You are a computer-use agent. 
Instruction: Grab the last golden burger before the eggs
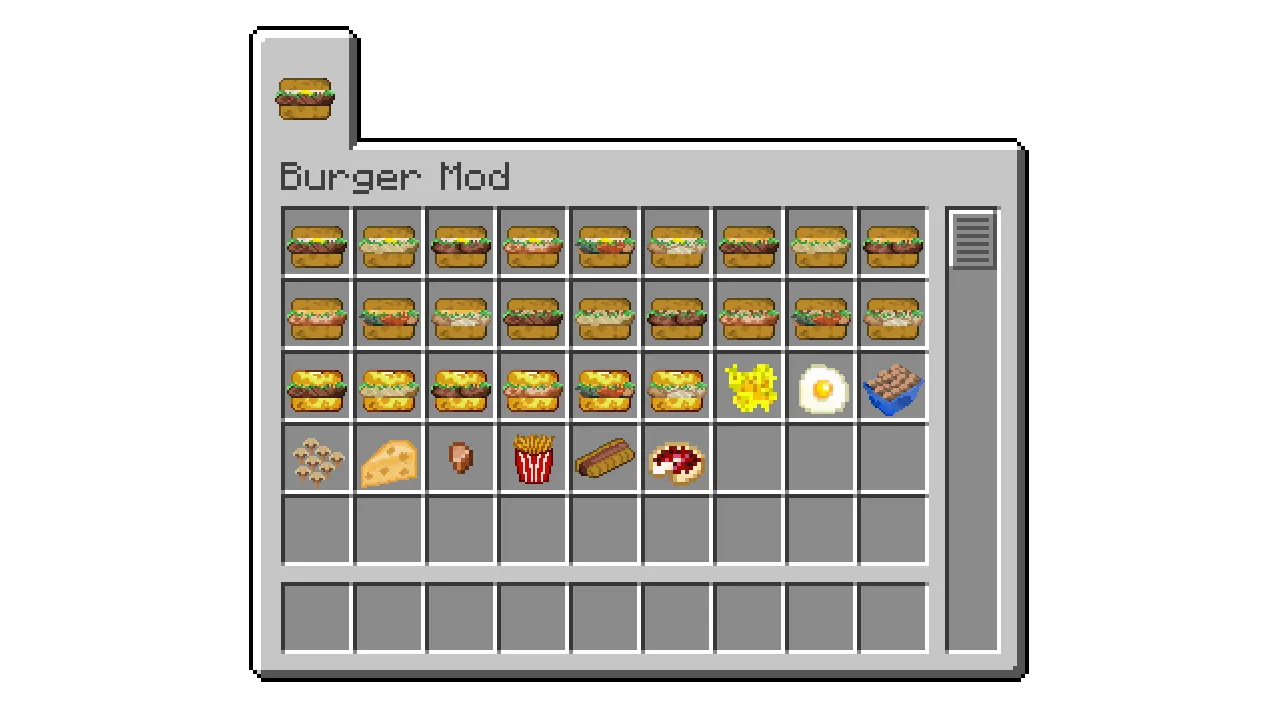click(676, 387)
